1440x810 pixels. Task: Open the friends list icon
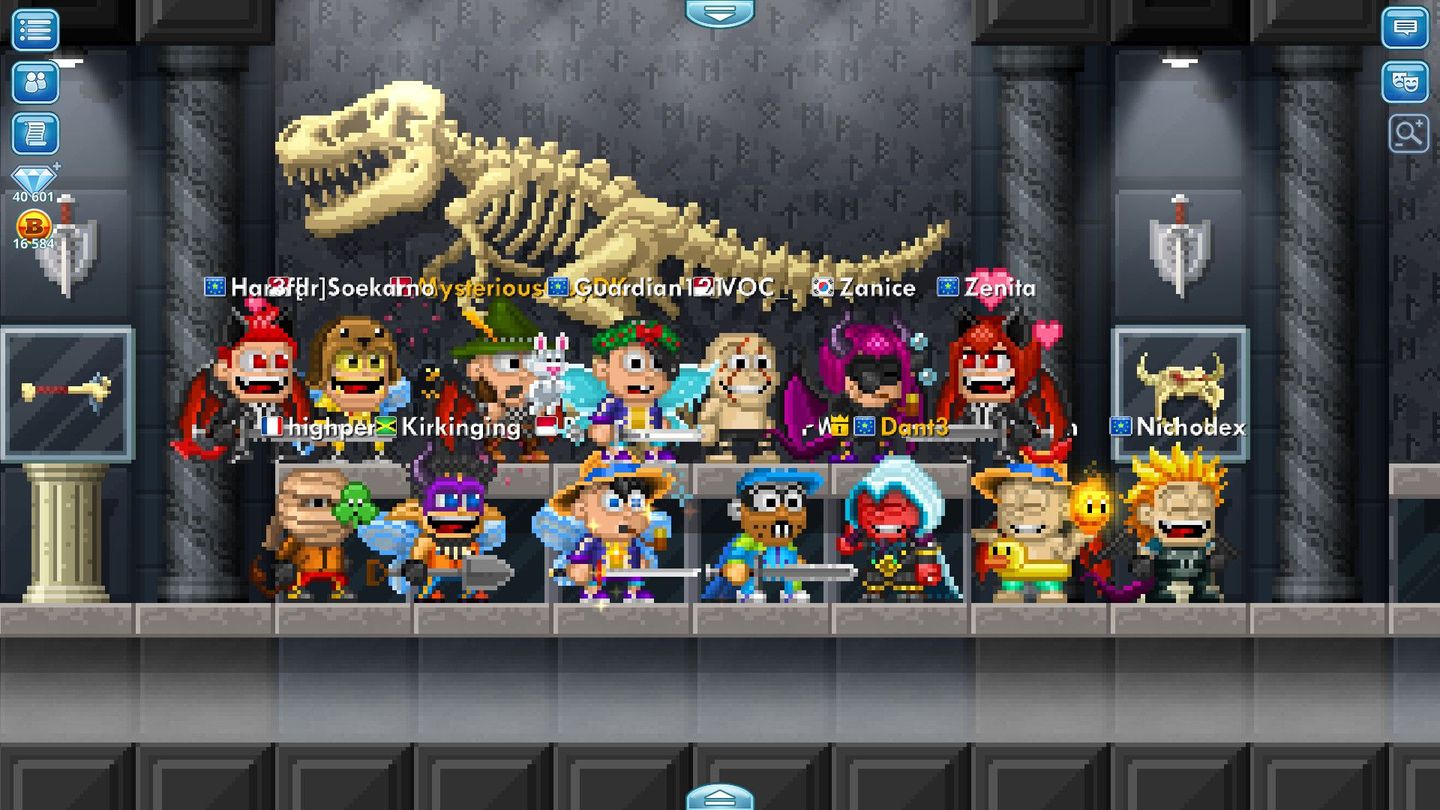click(x=34, y=82)
